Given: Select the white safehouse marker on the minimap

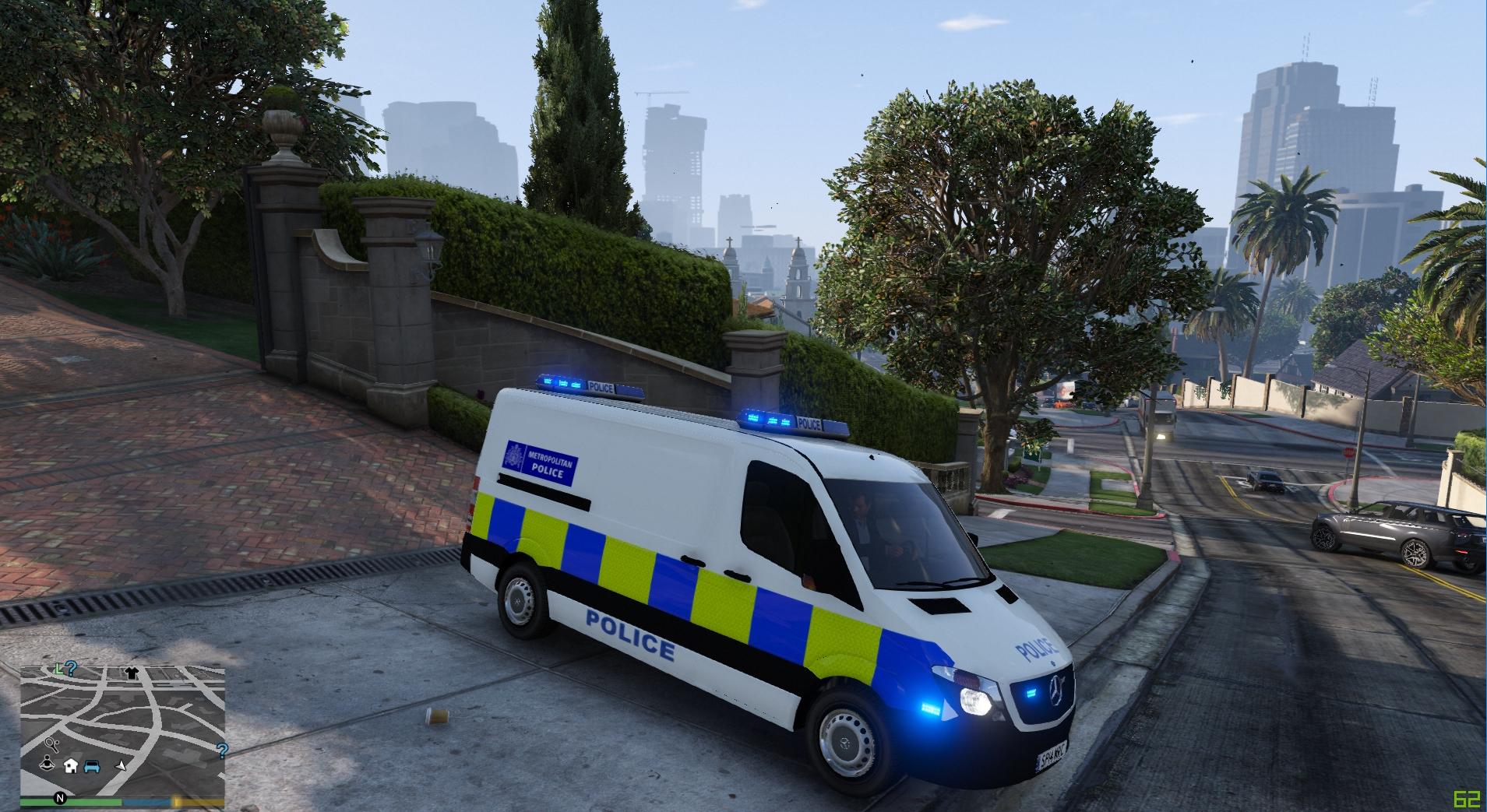Looking at the screenshot, I should (x=71, y=765).
